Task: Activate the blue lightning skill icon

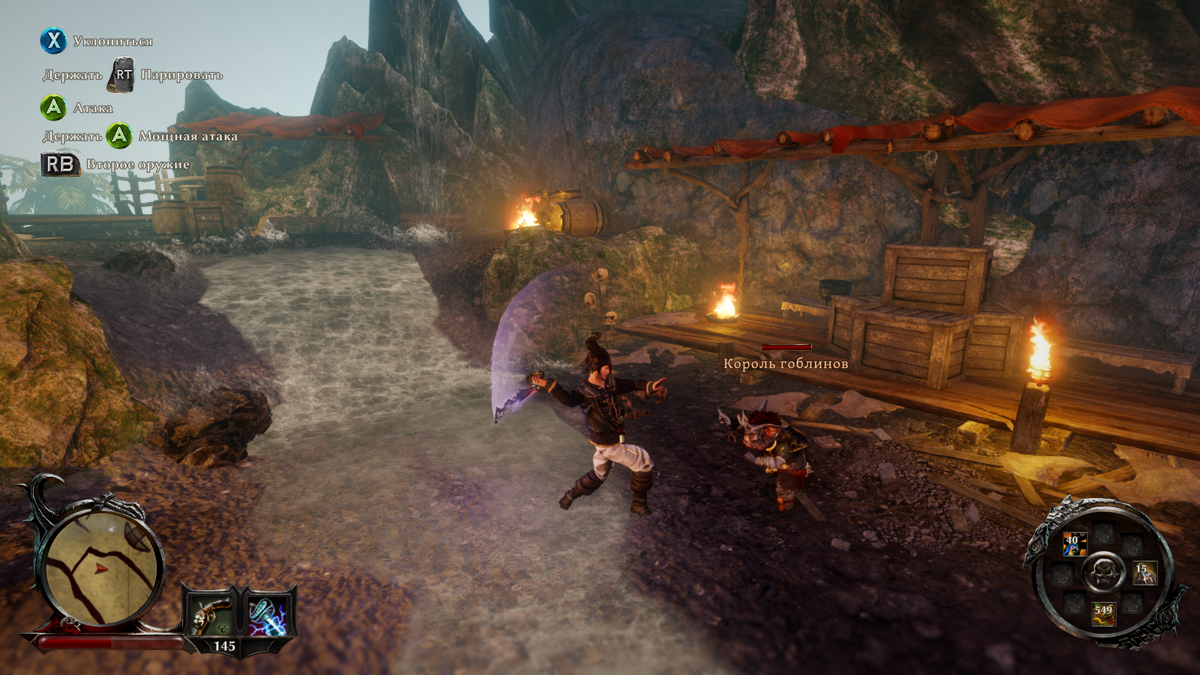Action: tap(267, 614)
